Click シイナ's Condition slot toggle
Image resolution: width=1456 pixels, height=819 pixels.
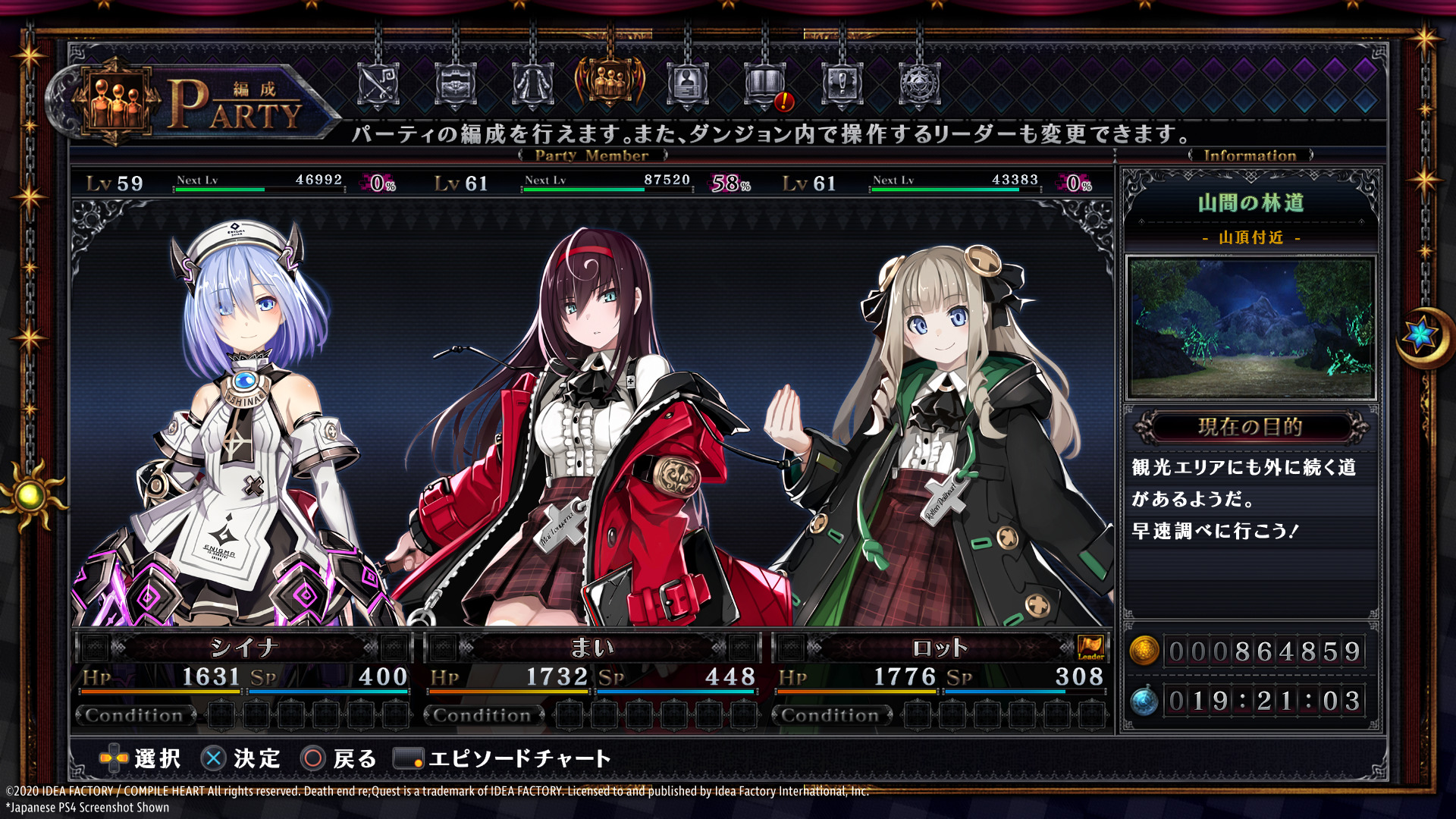[133, 715]
